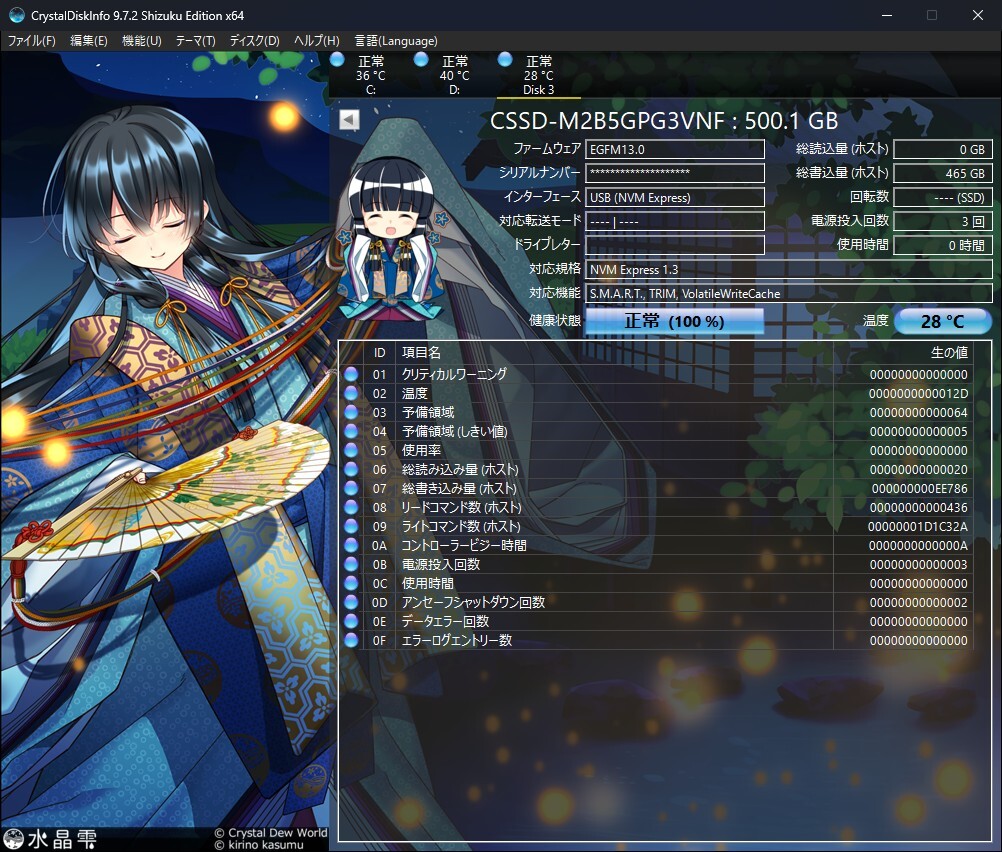Switch to the C: drive tab
1002x852 pixels.
[x=370, y=75]
